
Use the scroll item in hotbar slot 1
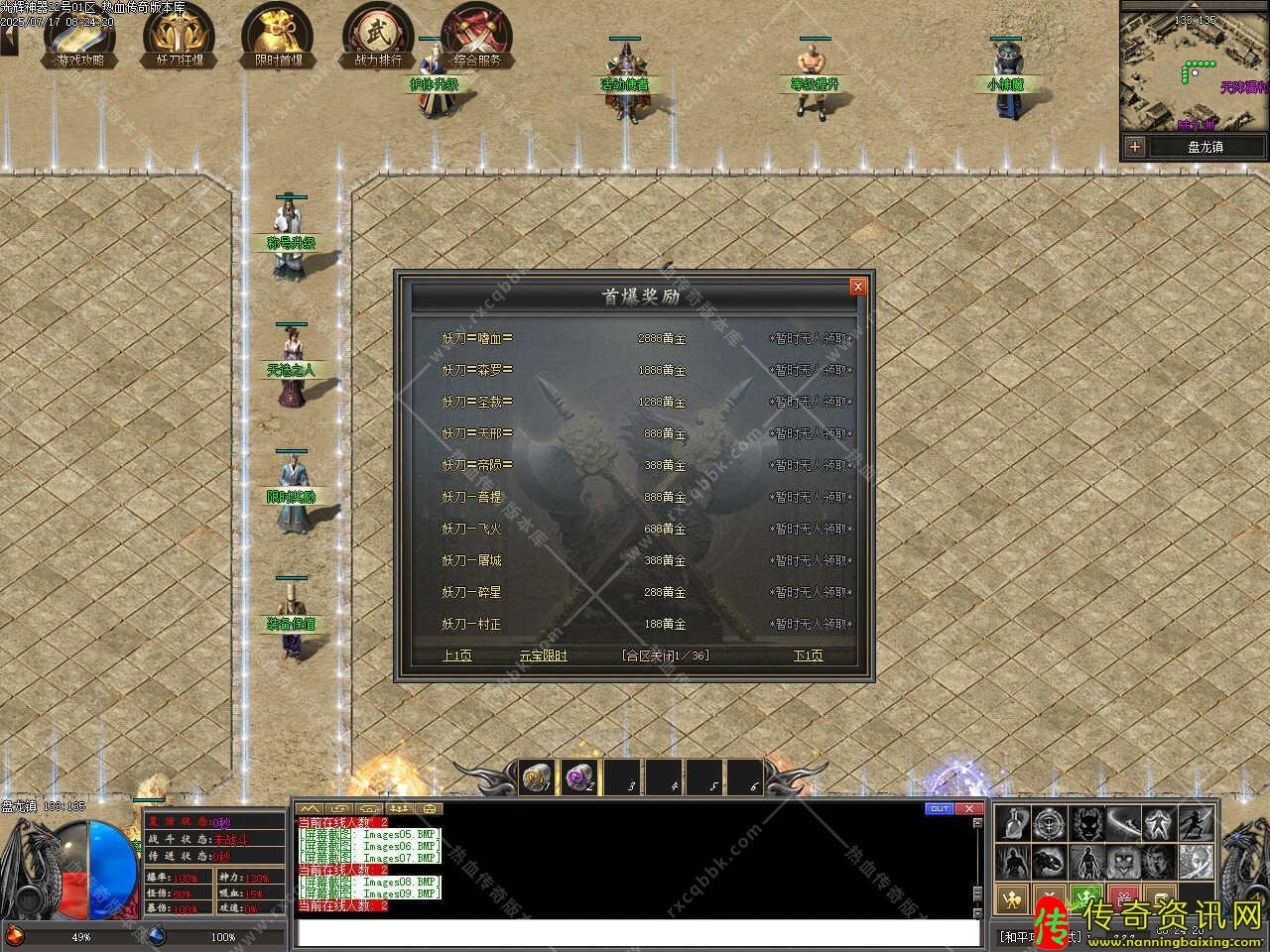coord(537,778)
